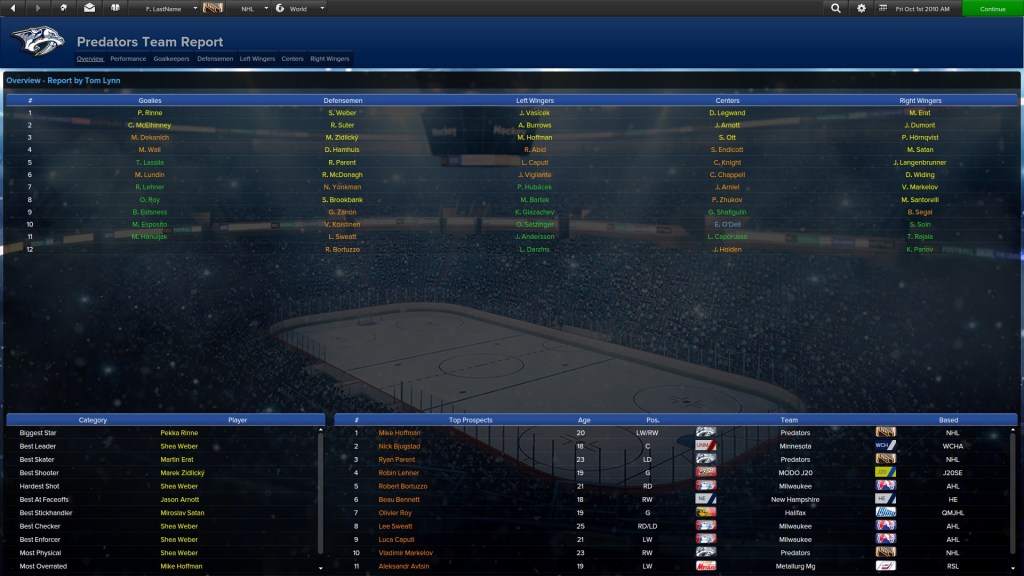
Task: View the Left Wingers tab
Action: coord(258,59)
